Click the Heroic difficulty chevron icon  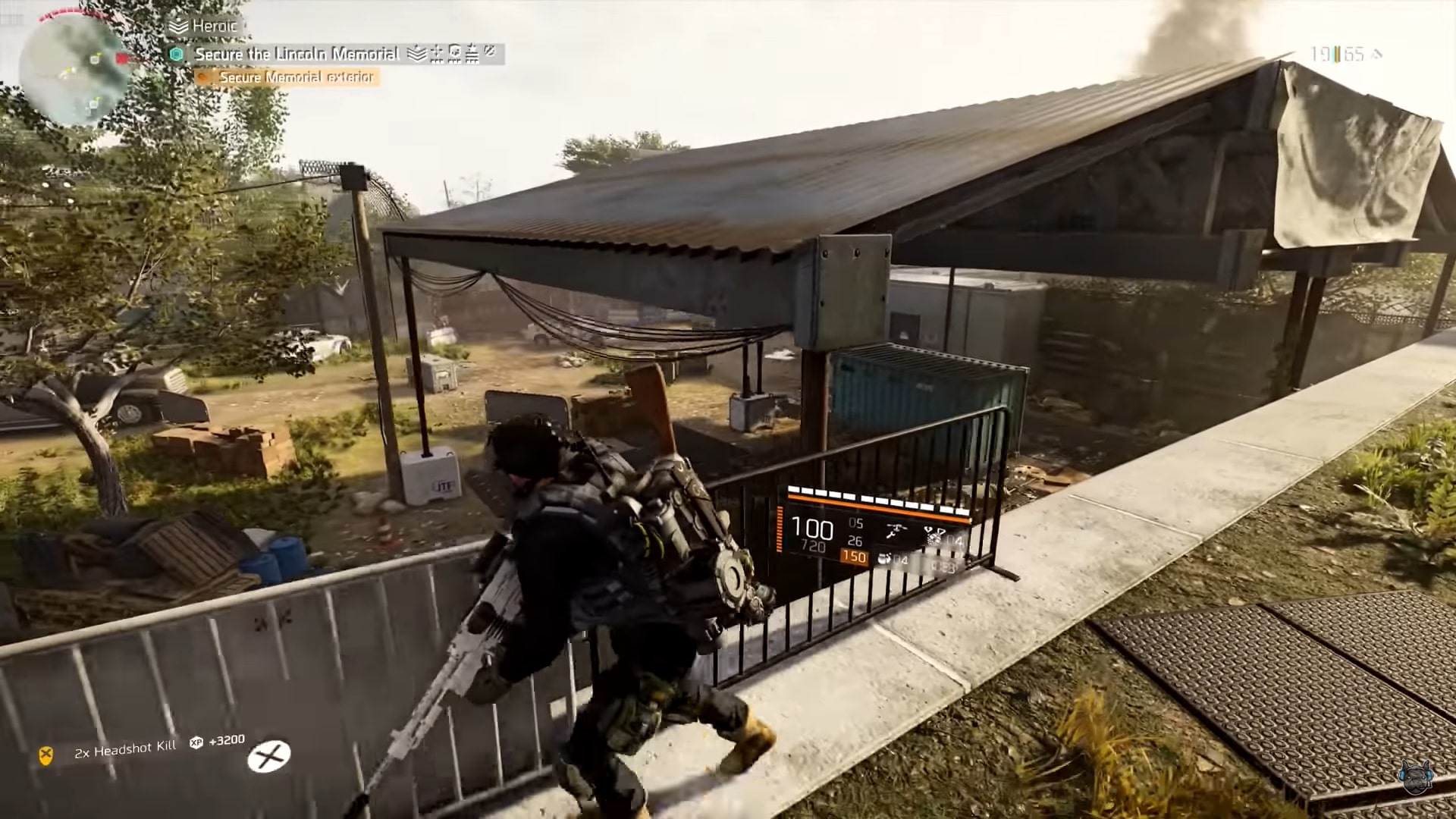(179, 27)
